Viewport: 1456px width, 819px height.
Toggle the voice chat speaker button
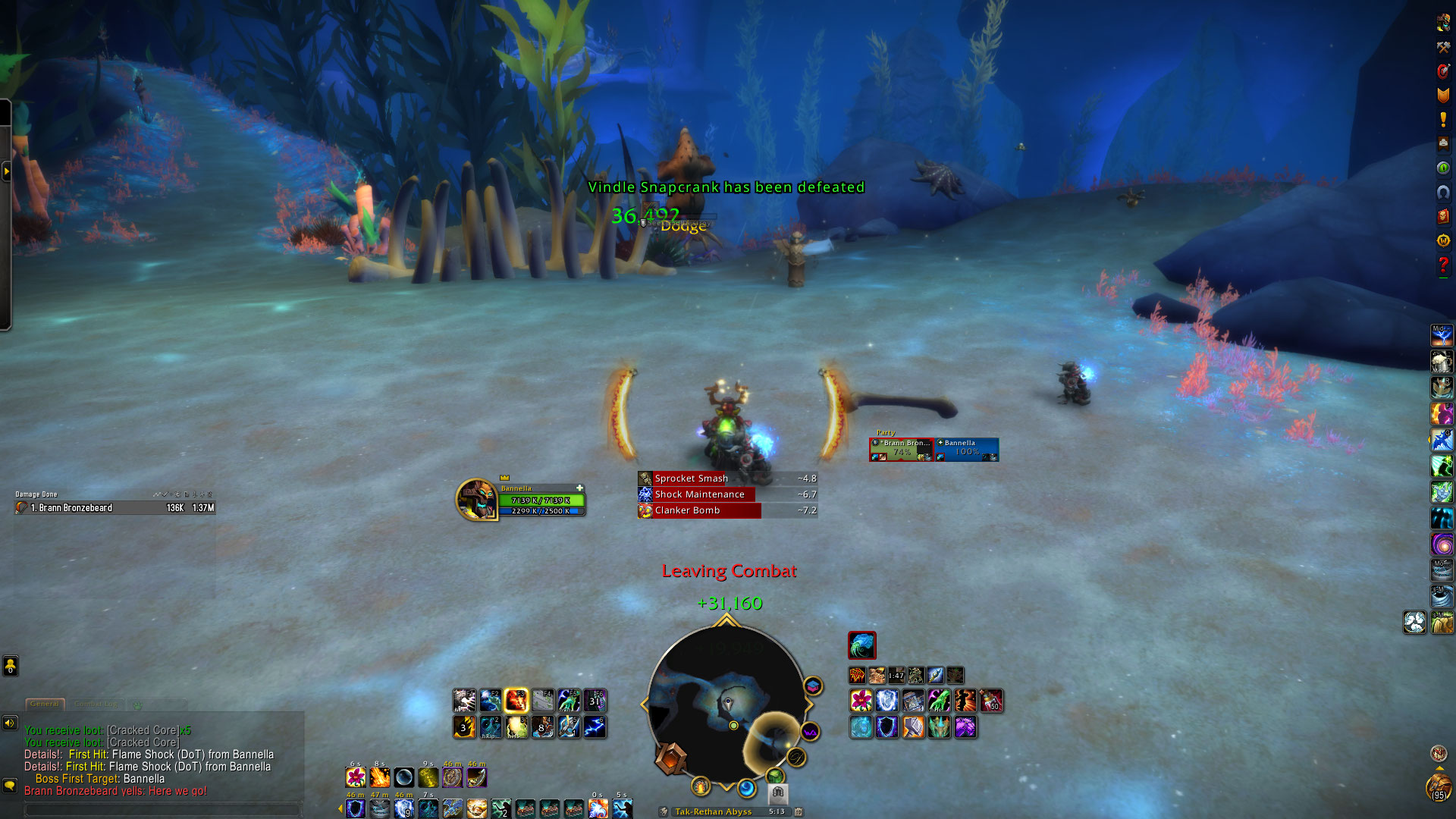point(10,723)
